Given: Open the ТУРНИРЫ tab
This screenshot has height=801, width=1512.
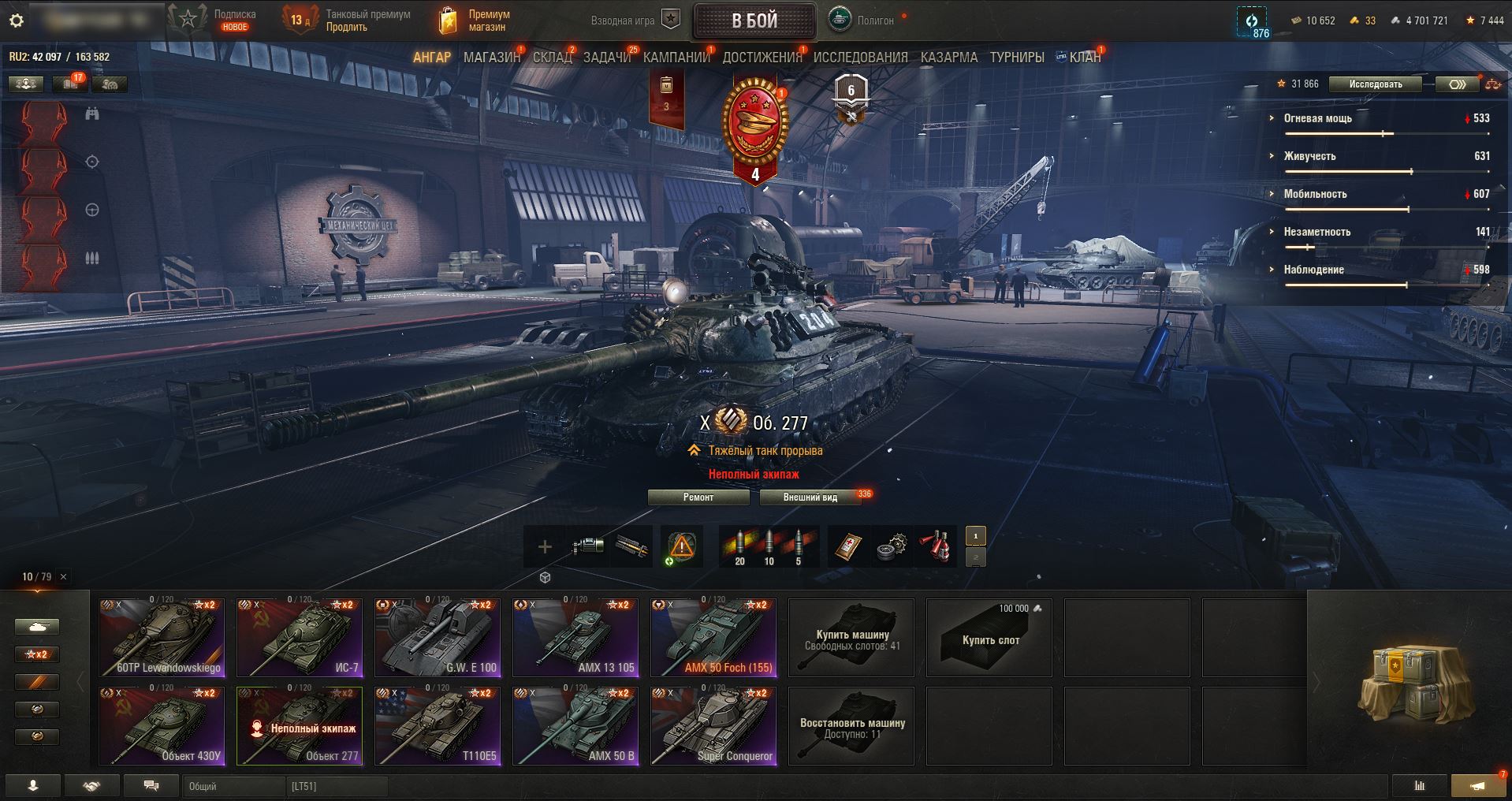Looking at the screenshot, I should click(1017, 58).
